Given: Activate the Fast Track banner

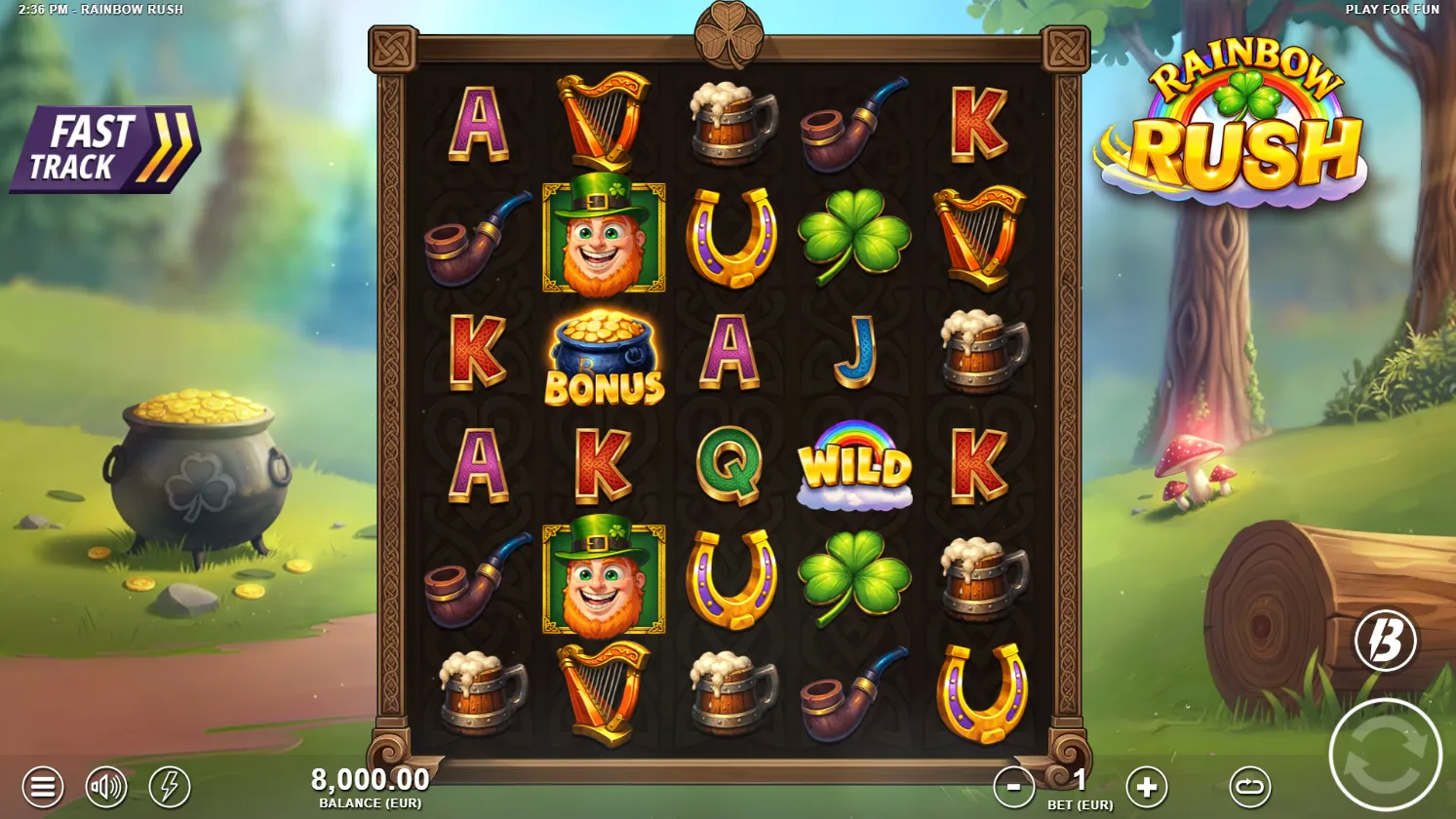Looking at the screenshot, I should [105, 149].
